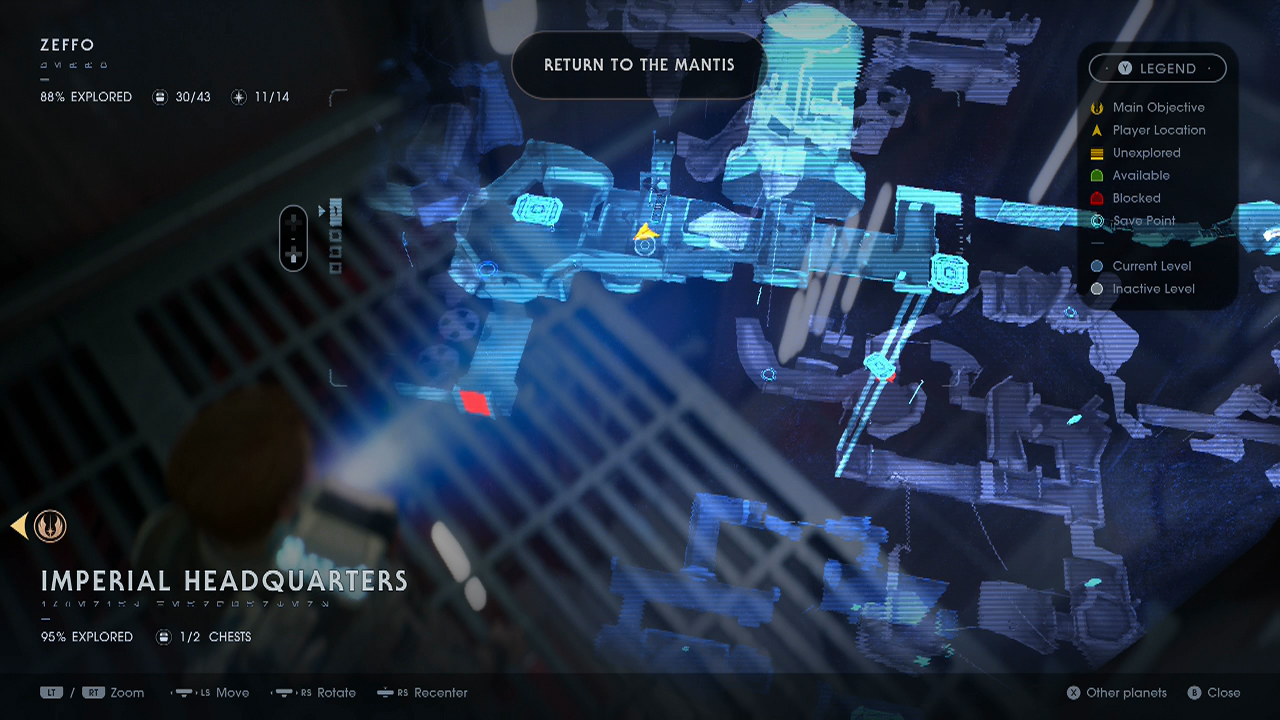The height and width of the screenshot is (720, 1280).
Task: Select the ZEFFO planet title
Action: click(66, 45)
